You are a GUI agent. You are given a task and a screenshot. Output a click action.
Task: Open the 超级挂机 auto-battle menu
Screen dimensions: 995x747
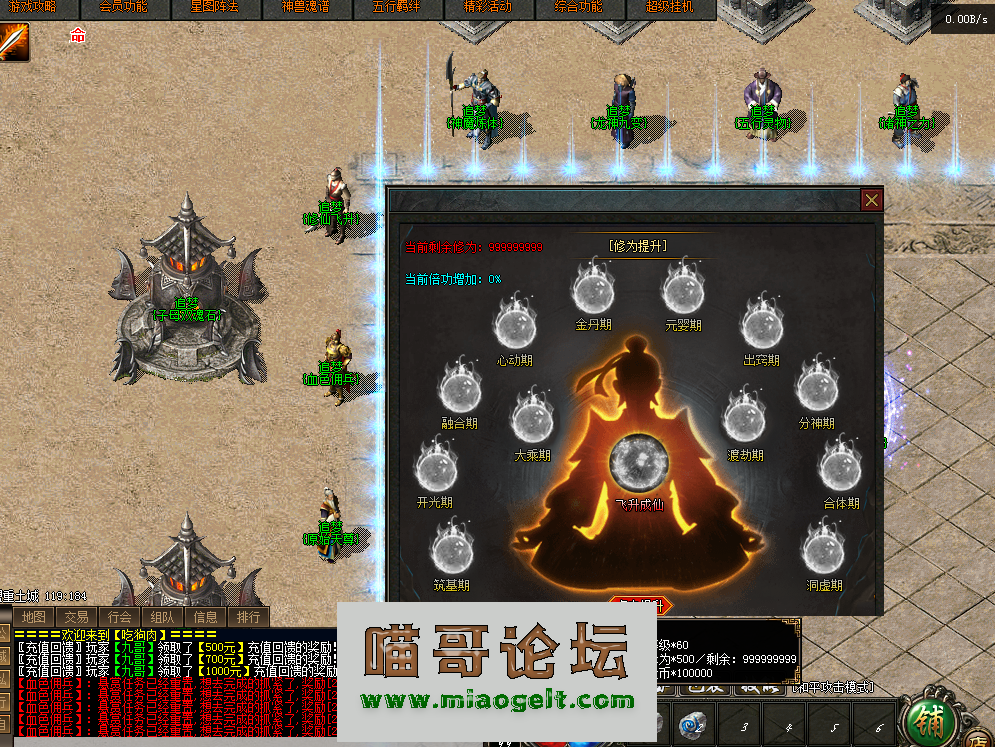(x=669, y=7)
